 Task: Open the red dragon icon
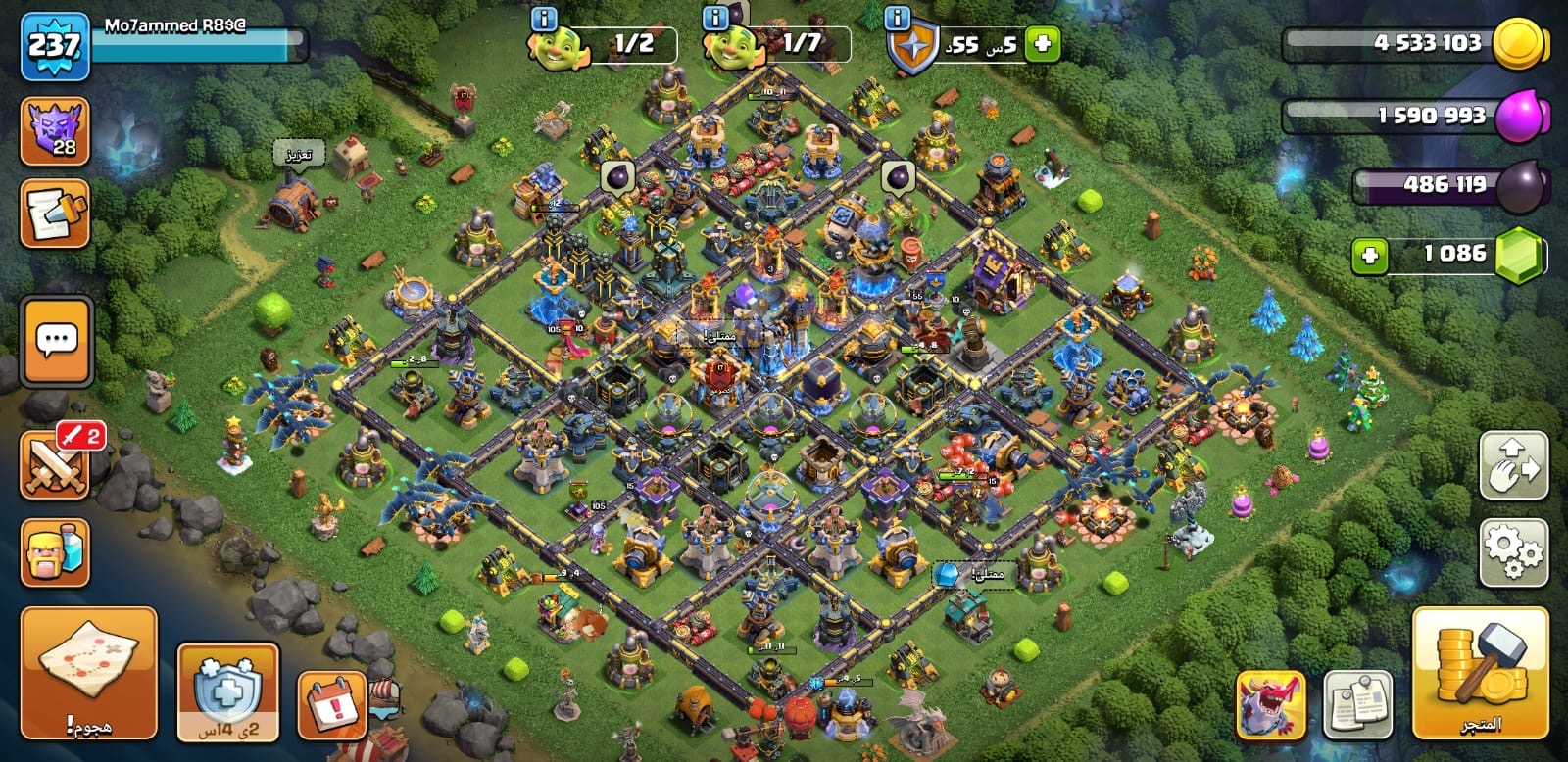(x=1271, y=704)
